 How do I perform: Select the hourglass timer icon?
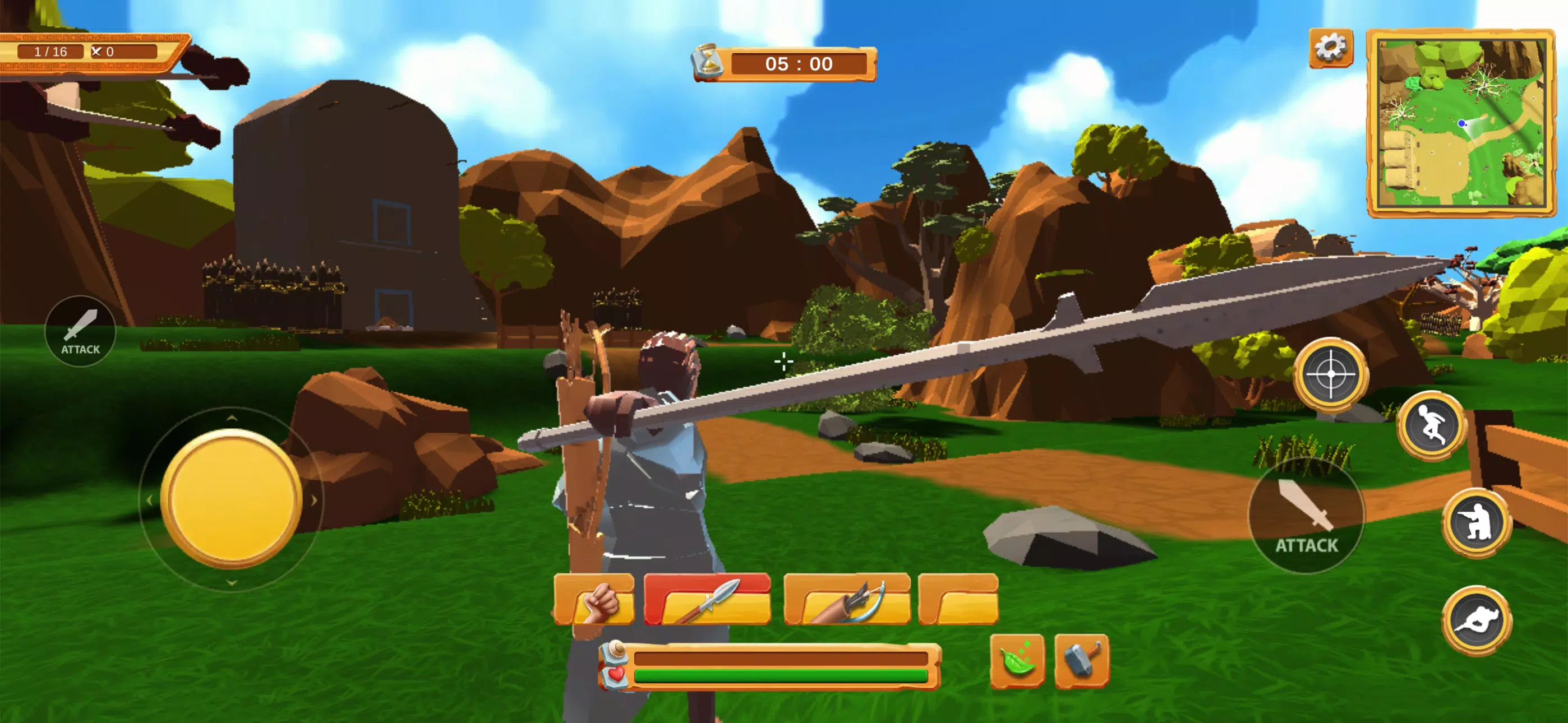(x=708, y=64)
